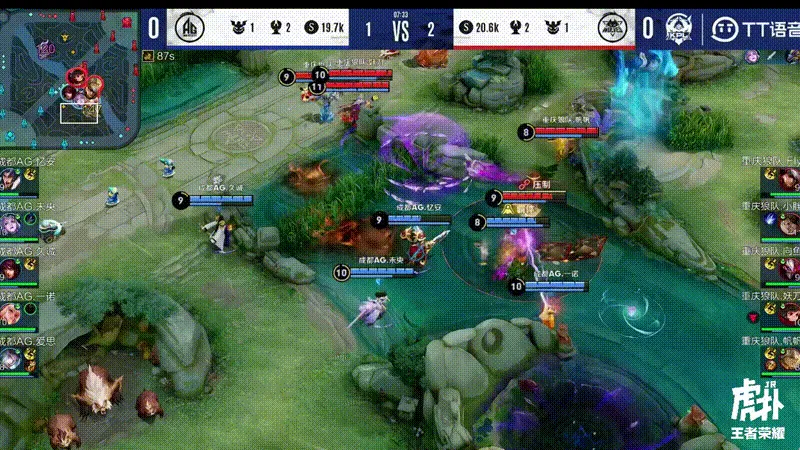The height and width of the screenshot is (450, 800).
Task: Select 成都AG.忆安 player portrait
Action: (x=12, y=181)
